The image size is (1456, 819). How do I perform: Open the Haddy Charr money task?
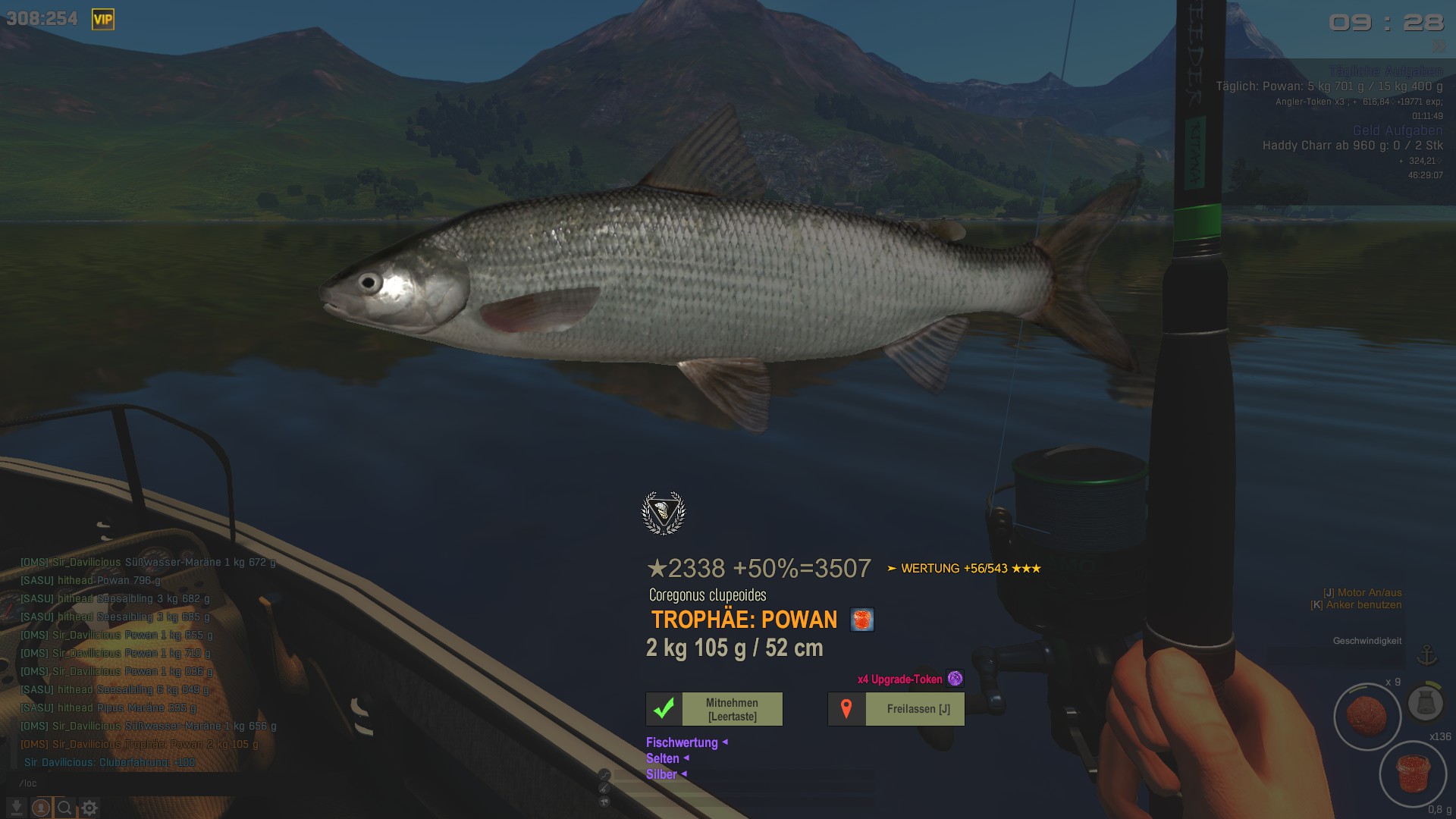pos(1352,146)
